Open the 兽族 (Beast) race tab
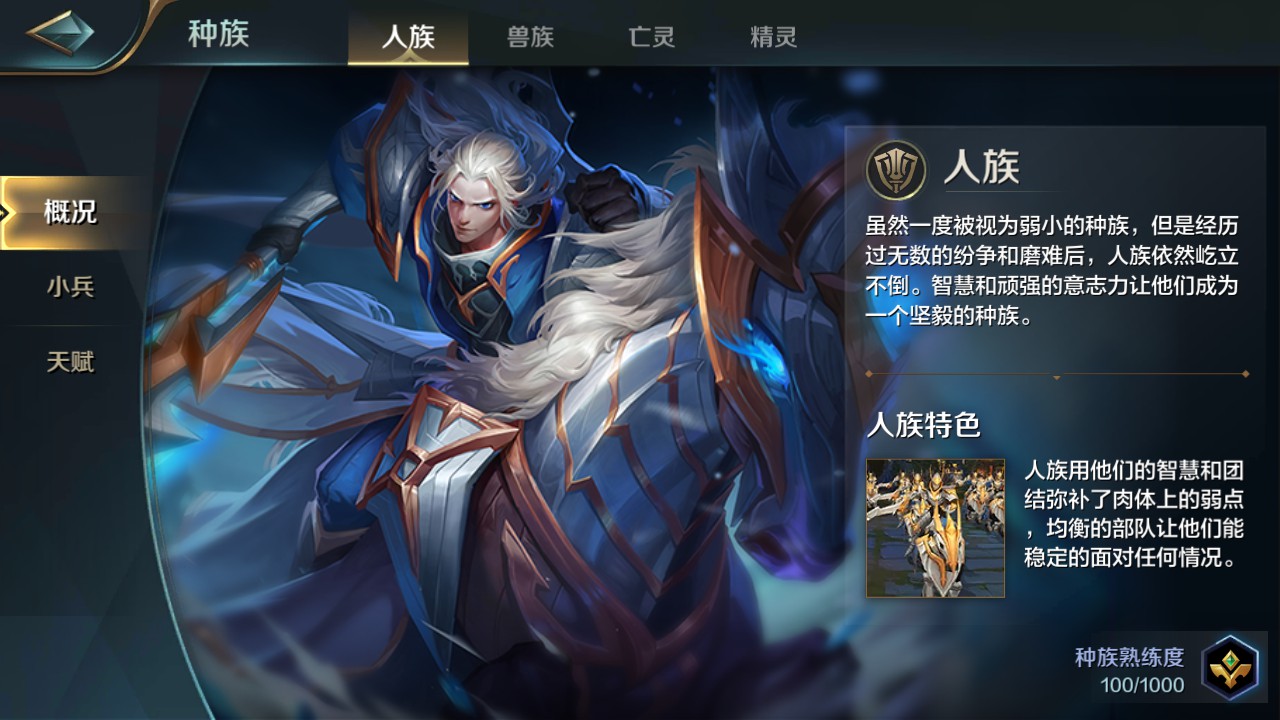 (527, 38)
